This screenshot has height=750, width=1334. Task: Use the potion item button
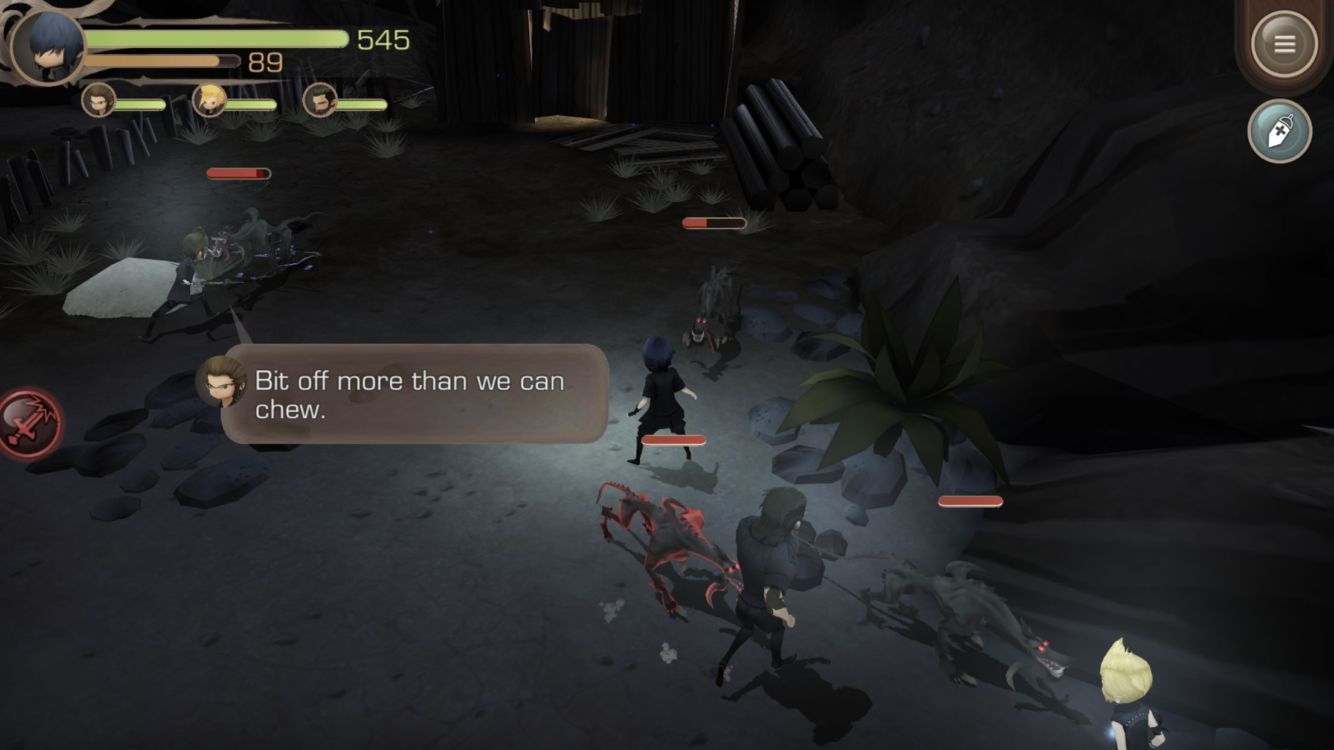pos(1279,131)
